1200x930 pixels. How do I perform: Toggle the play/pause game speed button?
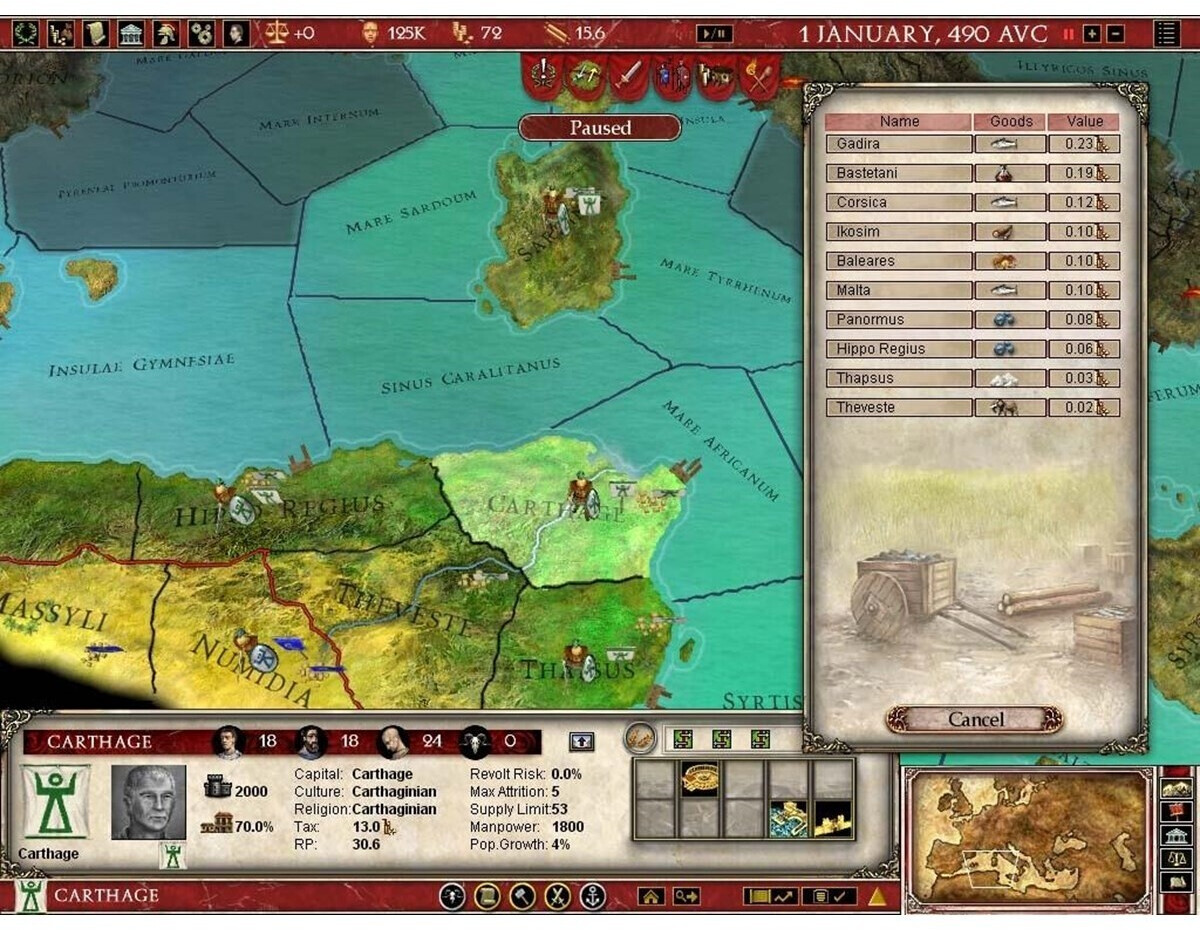click(x=714, y=34)
